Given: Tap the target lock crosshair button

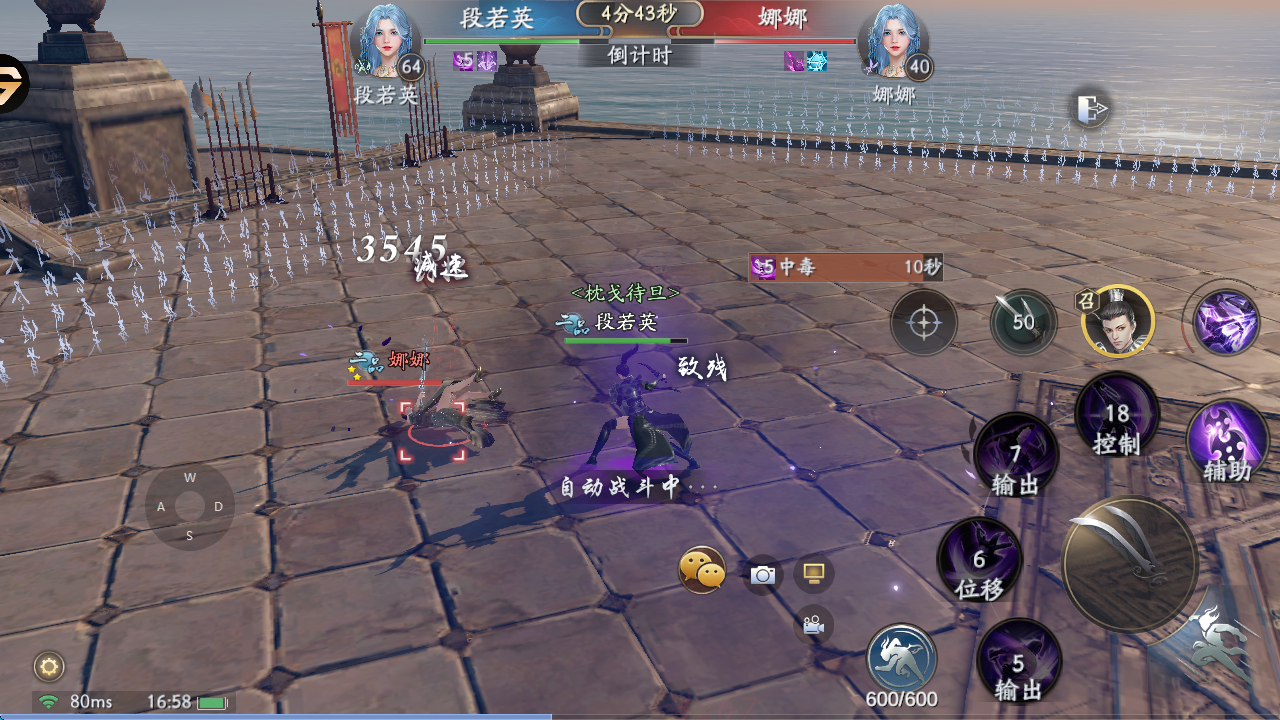Looking at the screenshot, I should (x=924, y=323).
